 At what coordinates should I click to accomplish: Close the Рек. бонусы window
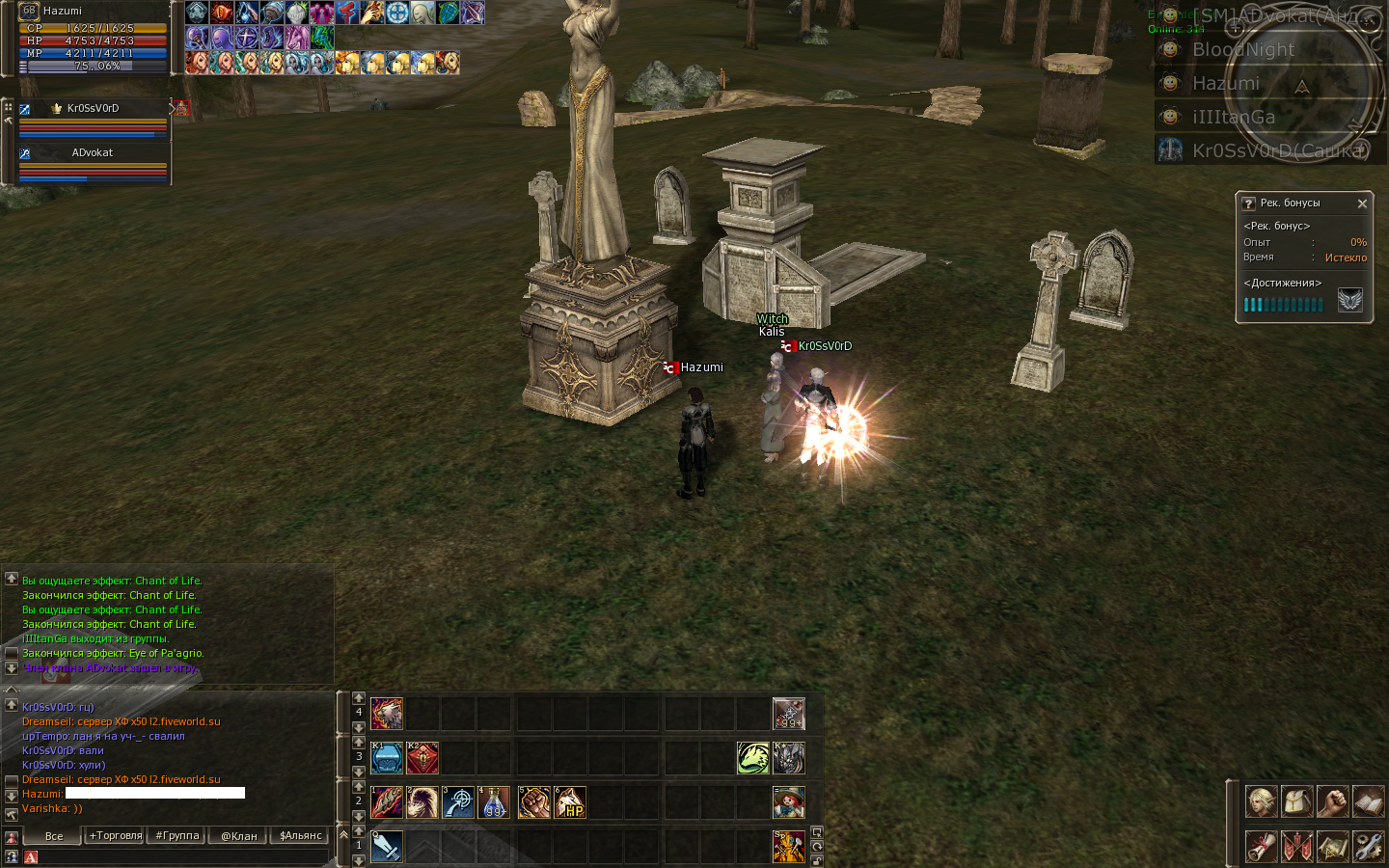[x=1362, y=203]
